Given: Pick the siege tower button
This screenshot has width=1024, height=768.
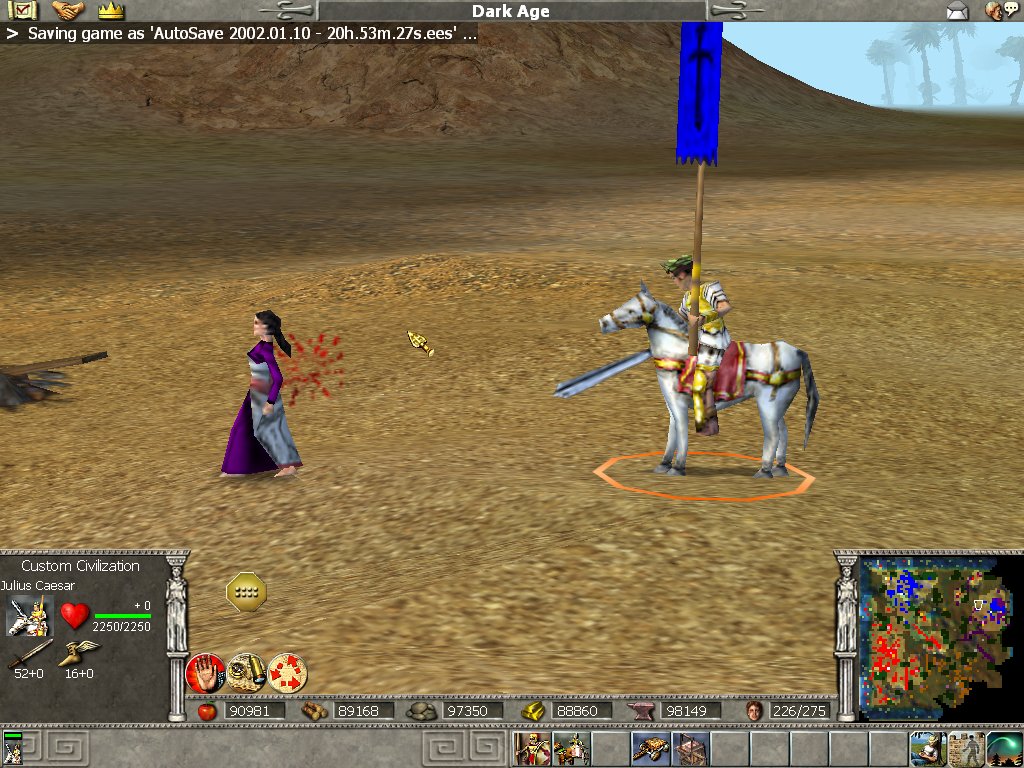Looking at the screenshot, I should pyautogui.click(x=688, y=748).
